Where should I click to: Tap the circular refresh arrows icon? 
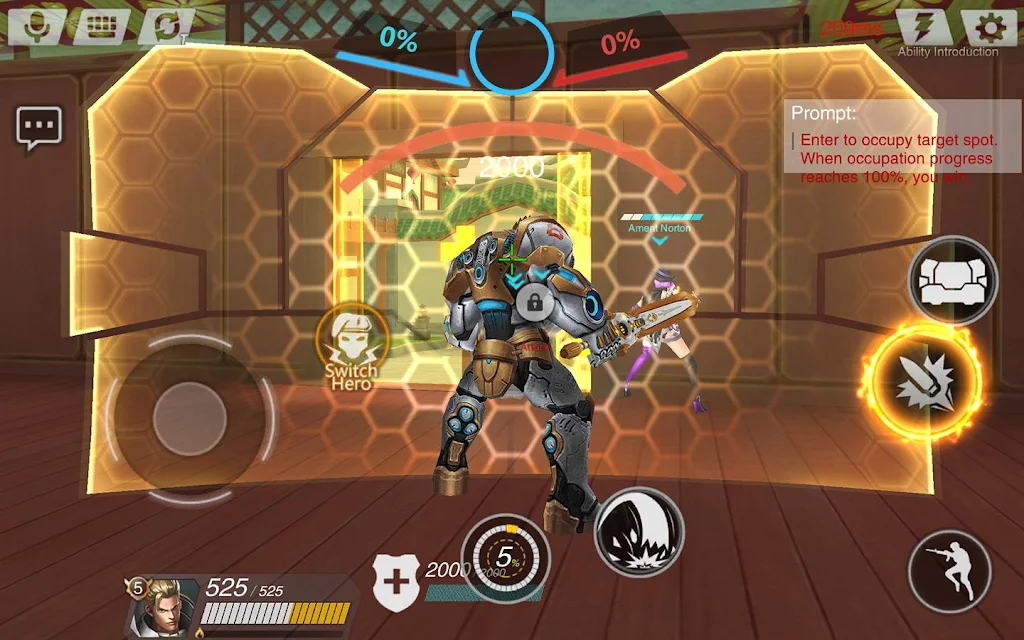coord(161,26)
